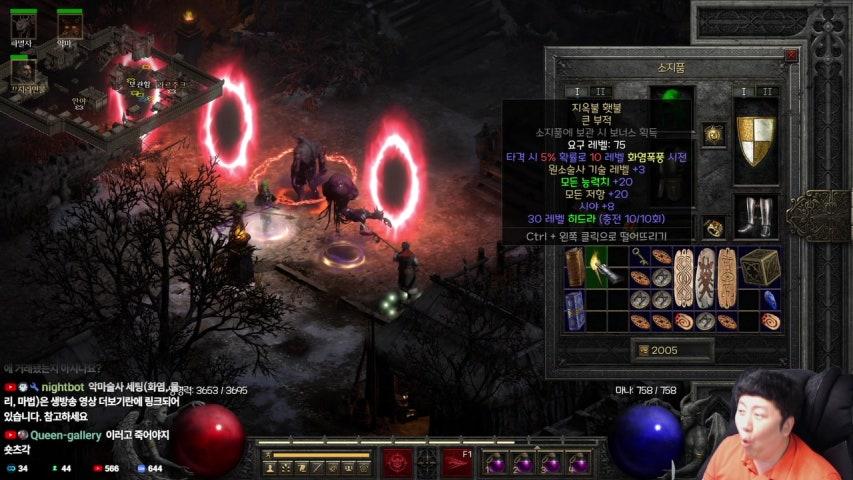Select the demon summon portrait
Viewport: 853px width, 480px height.
(69, 24)
